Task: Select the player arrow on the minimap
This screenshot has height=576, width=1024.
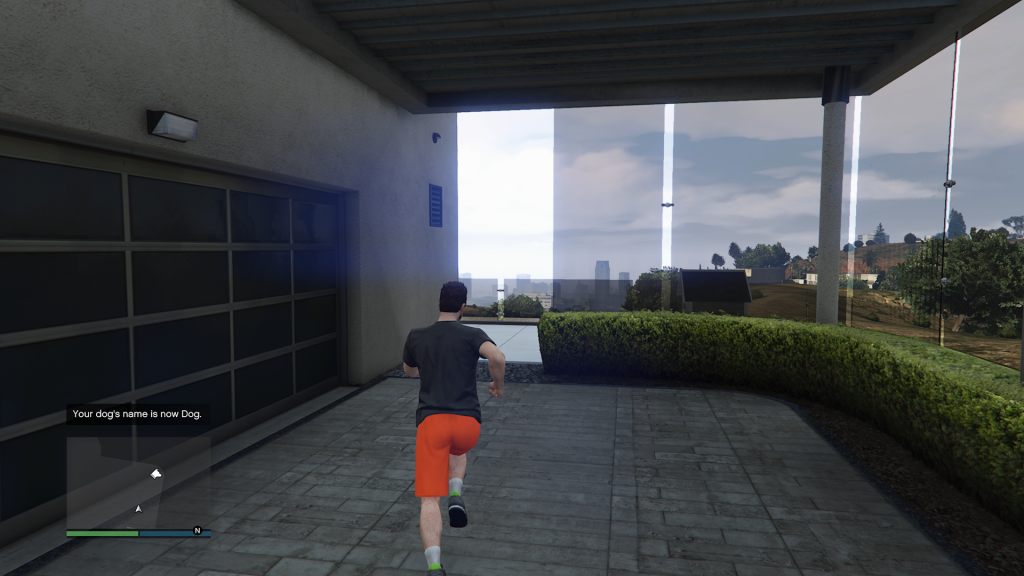Action: coord(138,509)
